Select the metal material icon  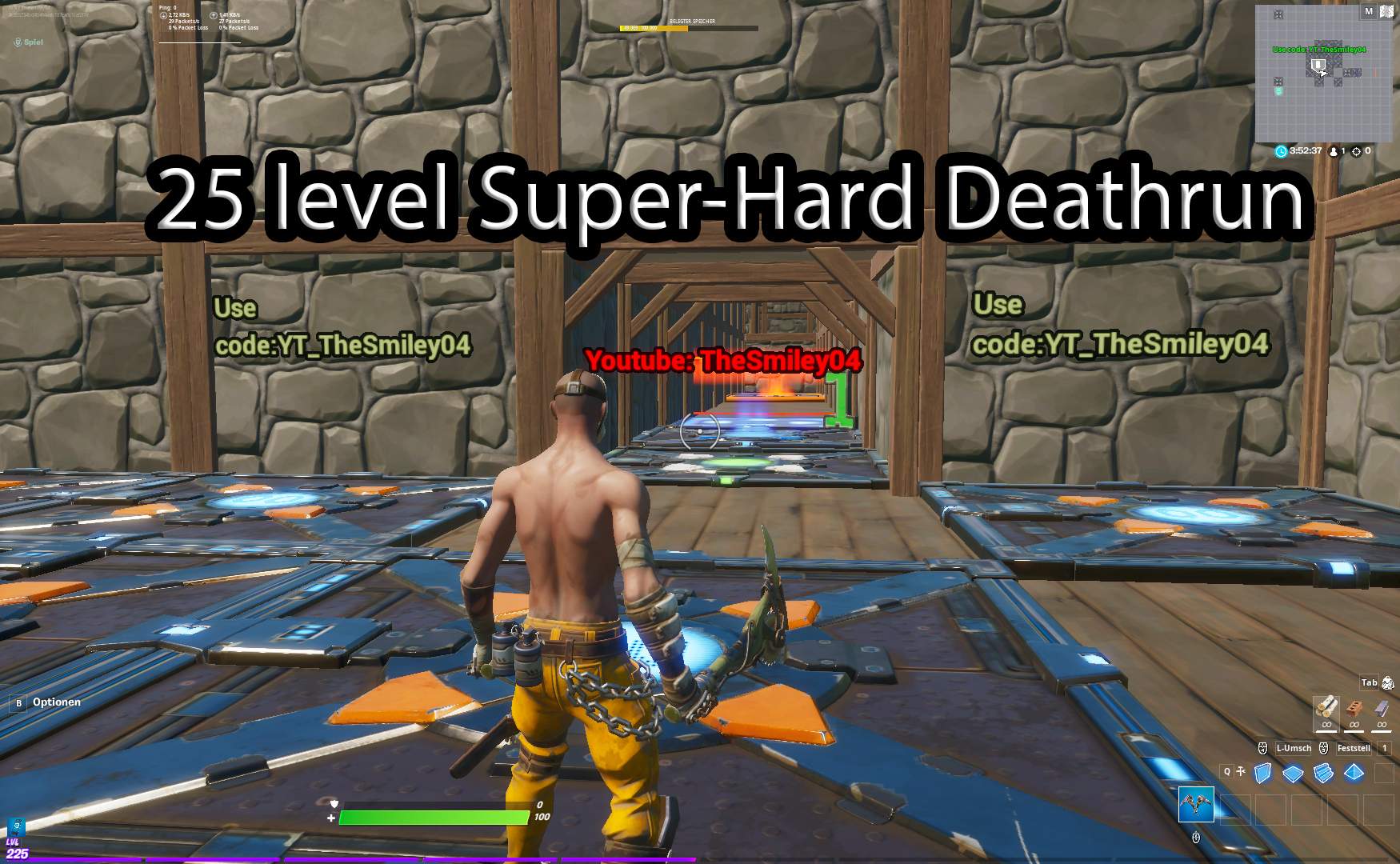(x=1382, y=708)
